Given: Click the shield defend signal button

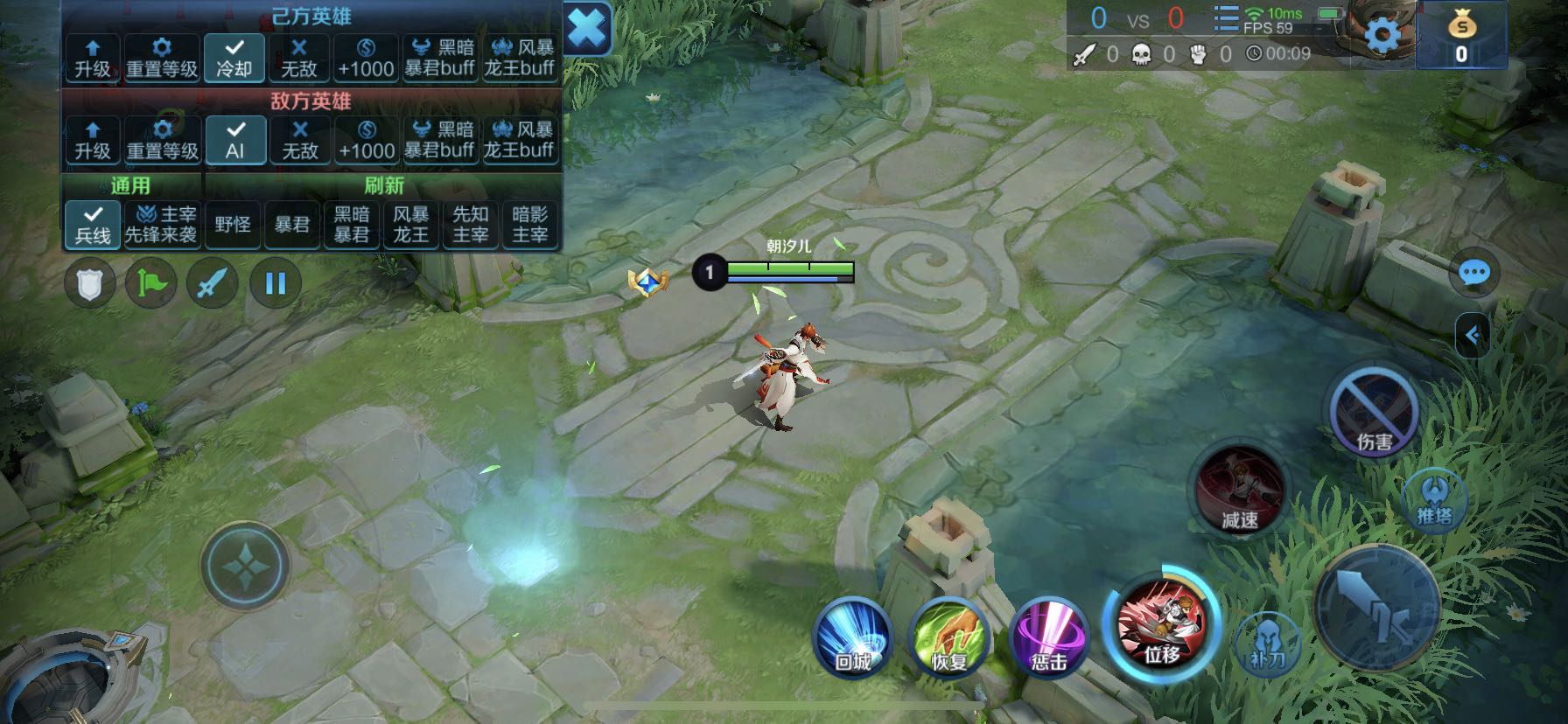Looking at the screenshot, I should pos(89,283).
